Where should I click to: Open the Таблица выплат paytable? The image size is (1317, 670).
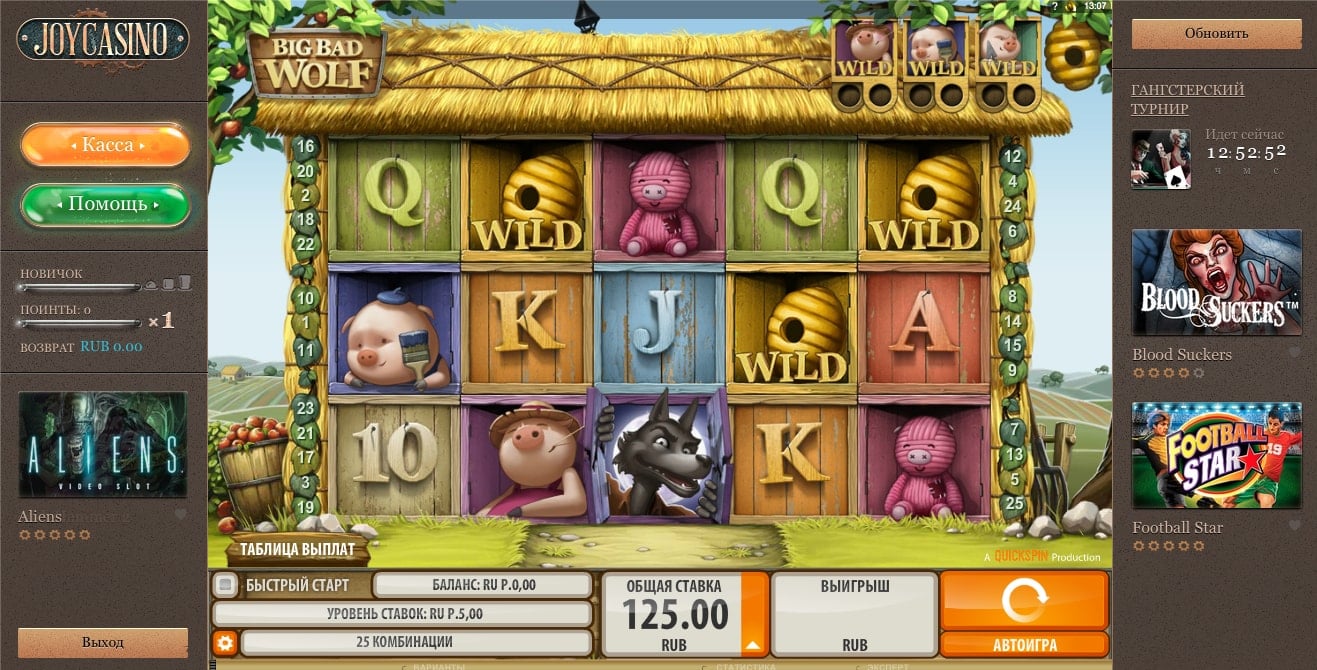(297, 550)
